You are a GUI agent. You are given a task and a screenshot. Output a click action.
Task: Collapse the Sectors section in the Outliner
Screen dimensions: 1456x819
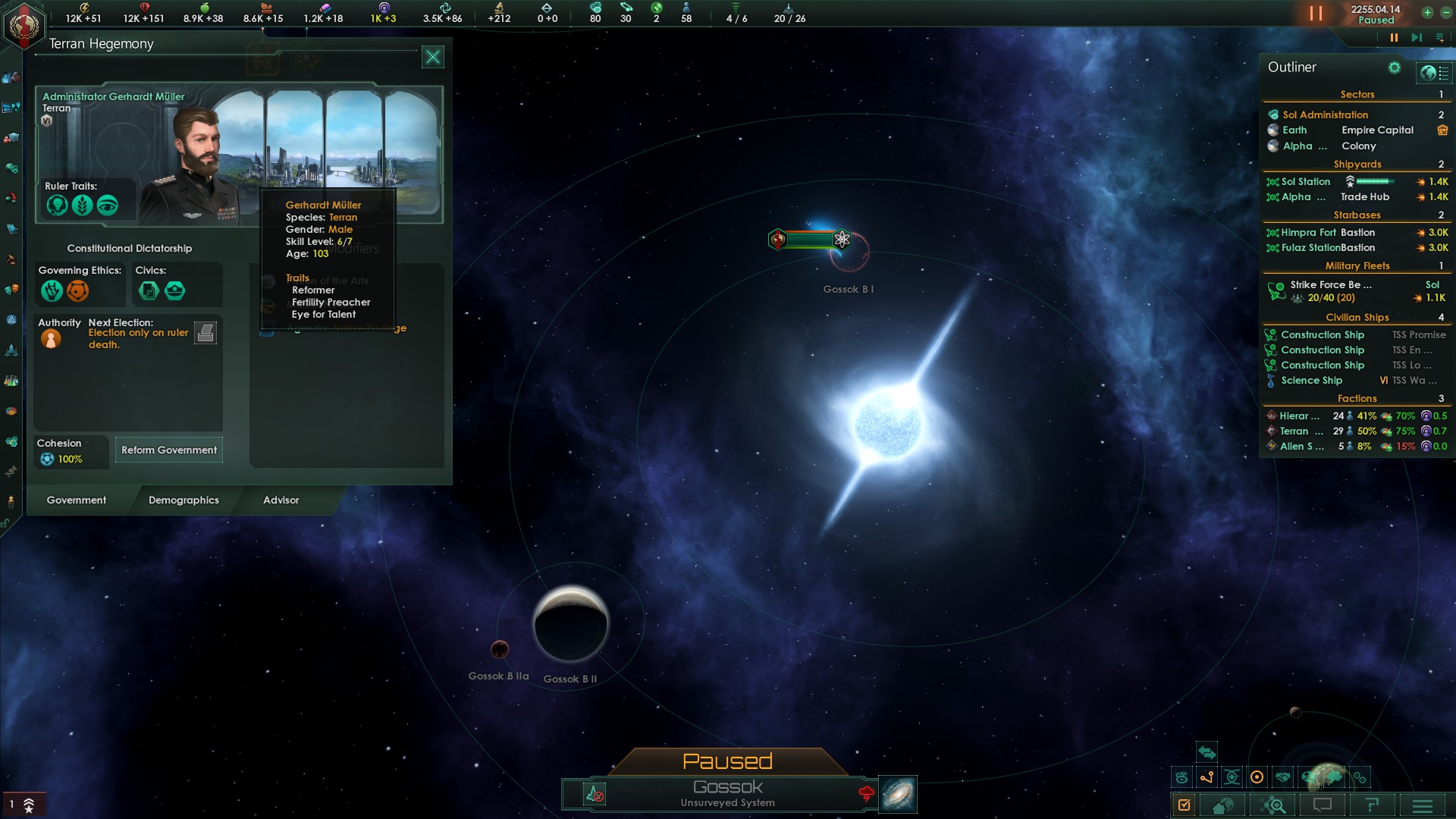[x=1357, y=94]
